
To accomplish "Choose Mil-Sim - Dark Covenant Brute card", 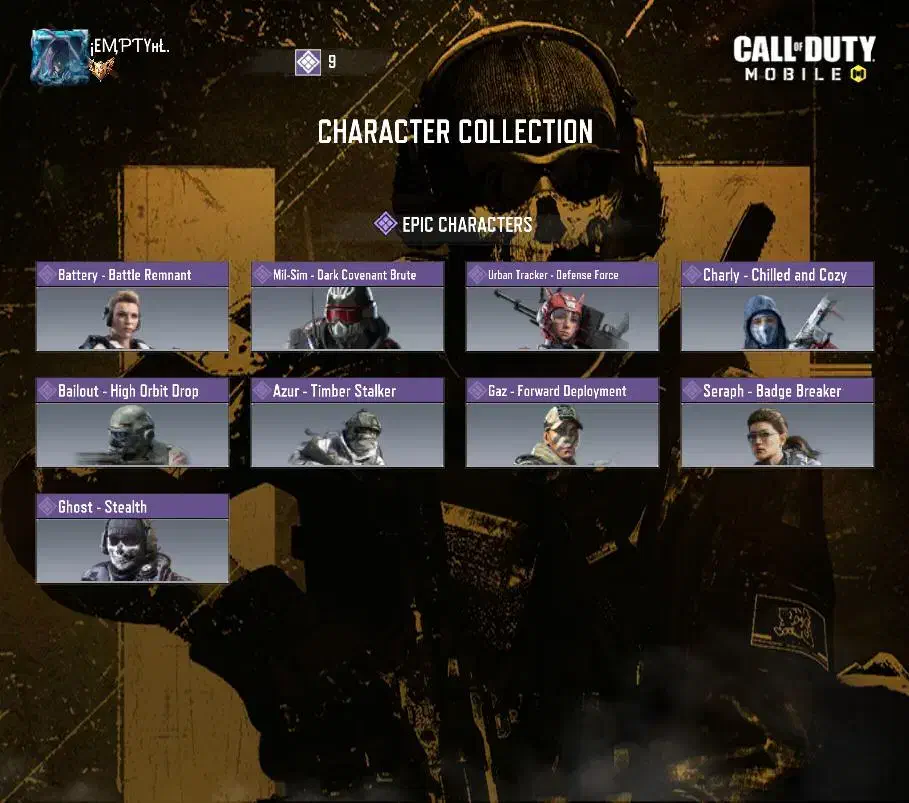I will pyautogui.click(x=347, y=307).
